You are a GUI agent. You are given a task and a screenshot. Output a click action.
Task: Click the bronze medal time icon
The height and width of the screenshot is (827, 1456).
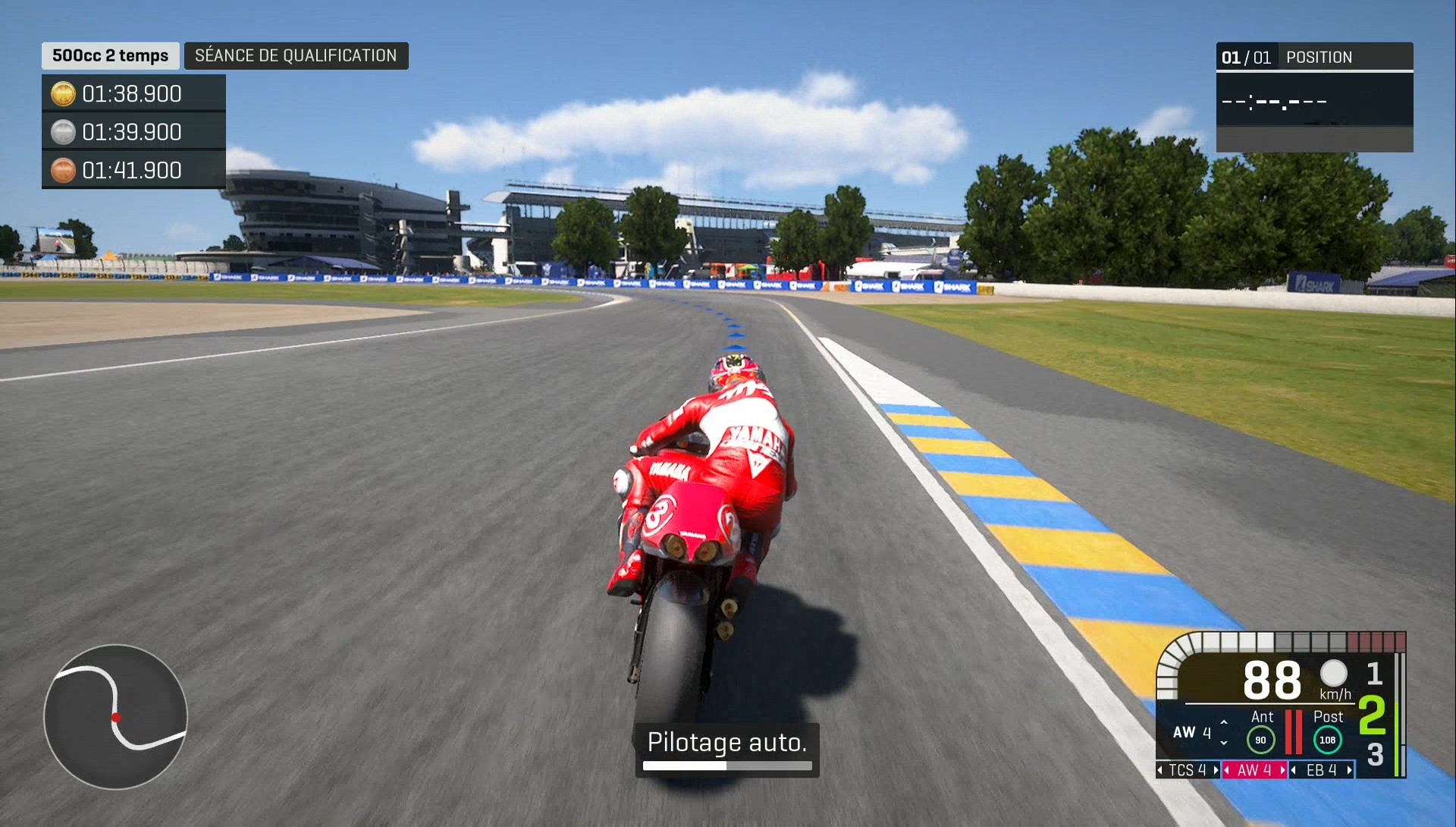(62, 170)
